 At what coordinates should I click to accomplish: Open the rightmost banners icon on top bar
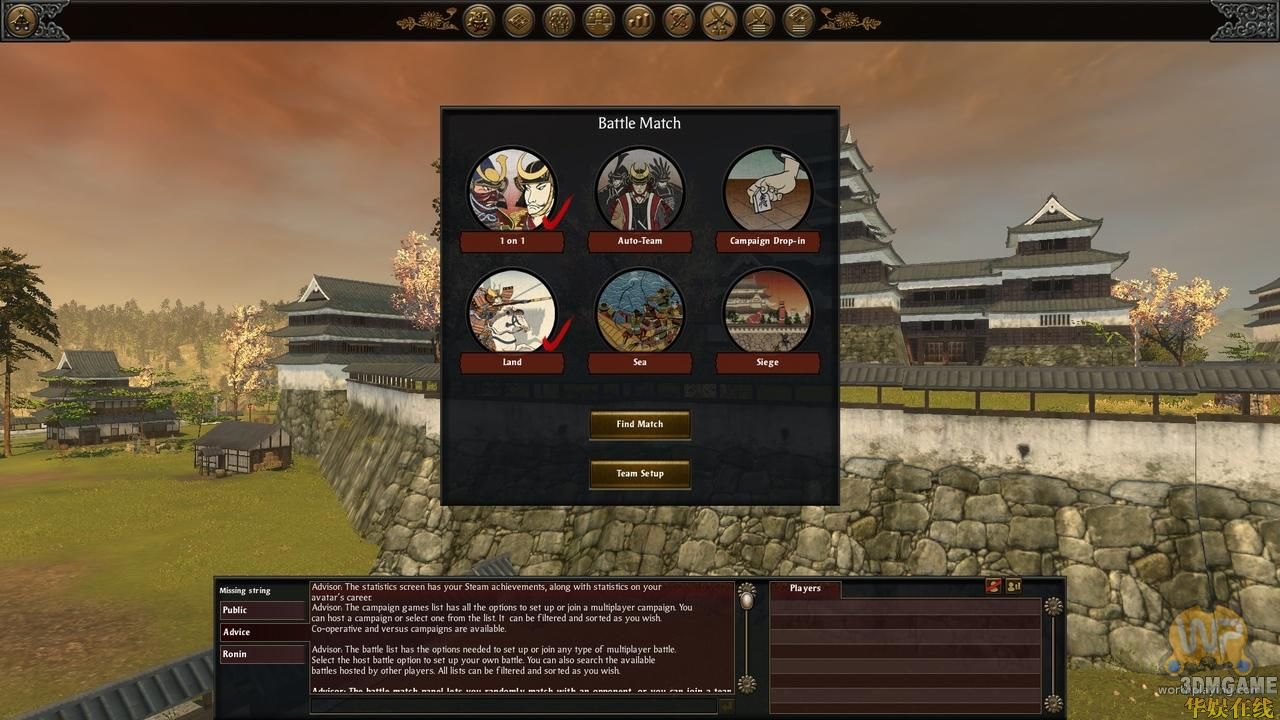tap(800, 20)
